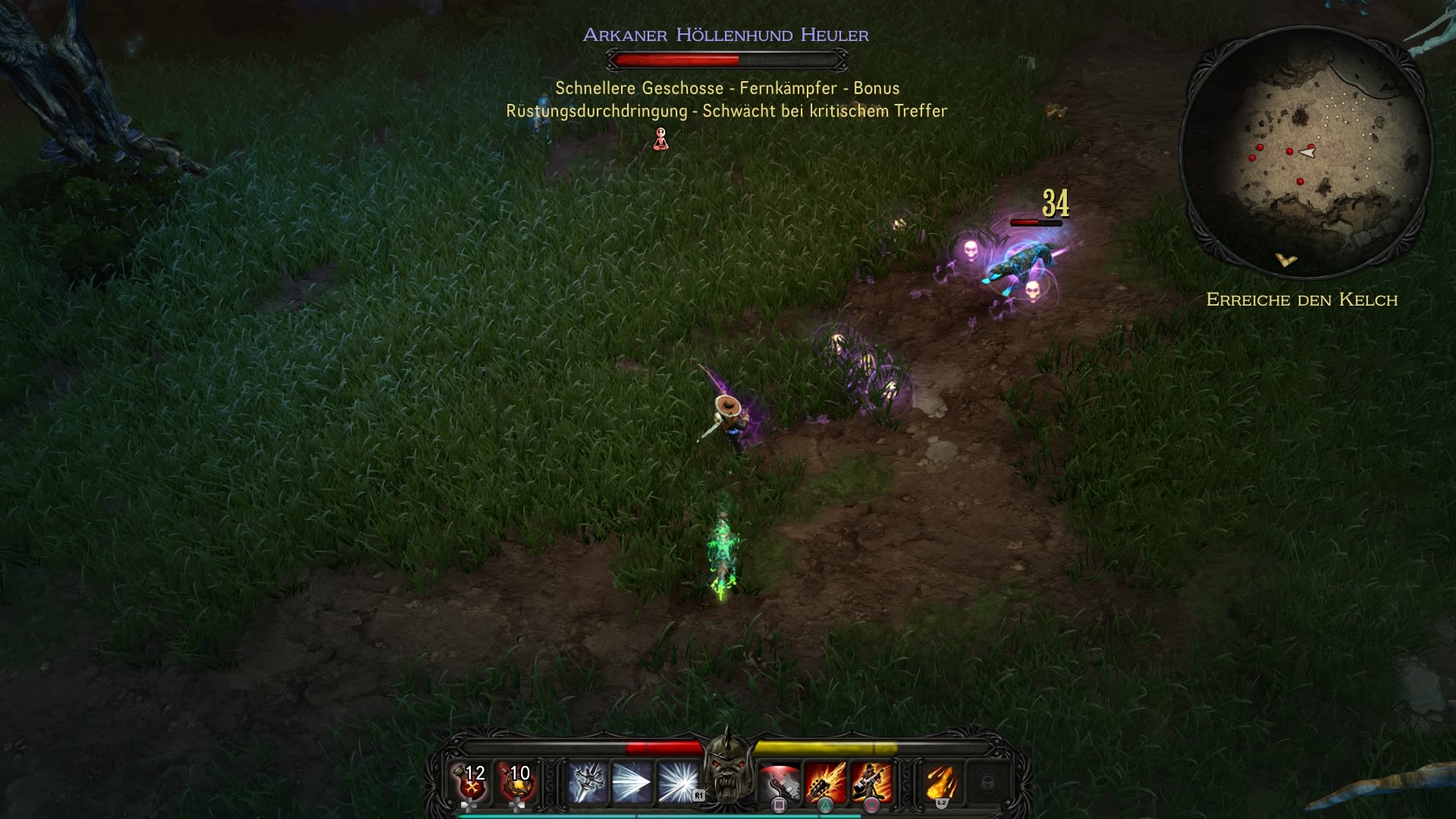This screenshot has width=1456, height=819.
Task: Activate the flaming guitar skill
Action: coord(825,783)
